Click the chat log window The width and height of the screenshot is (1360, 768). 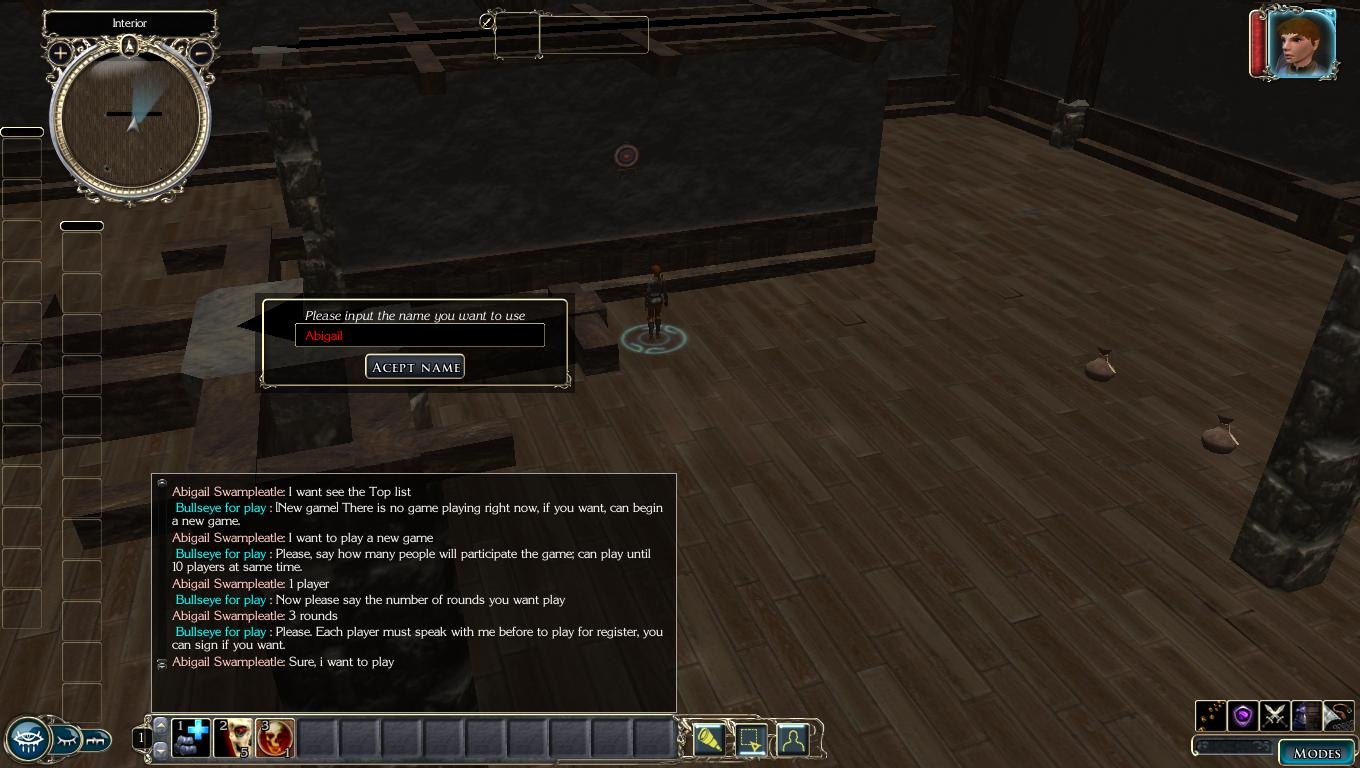pyautogui.click(x=414, y=592)
